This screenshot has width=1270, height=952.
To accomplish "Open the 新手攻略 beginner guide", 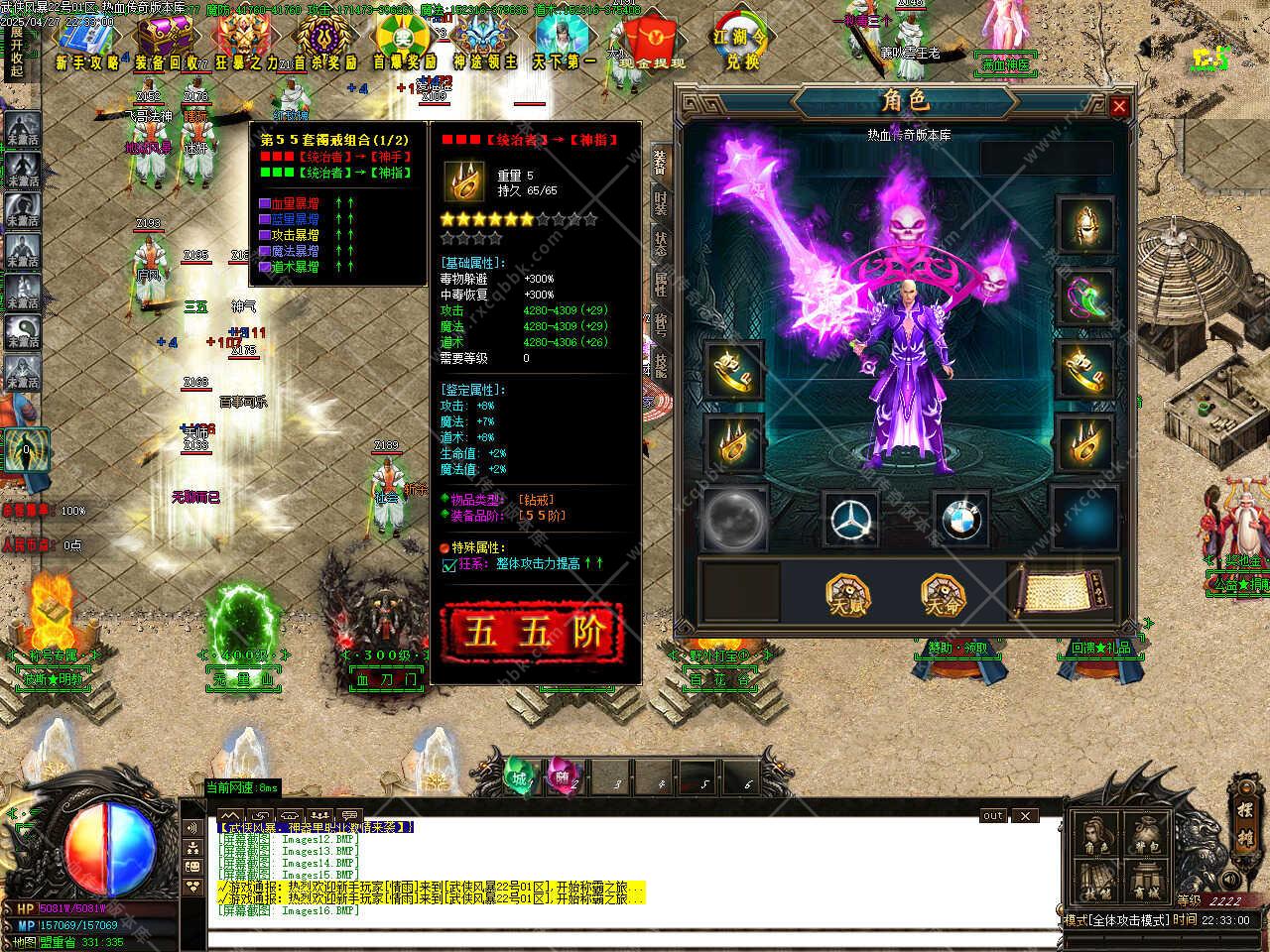I will (x=87, y=46).
